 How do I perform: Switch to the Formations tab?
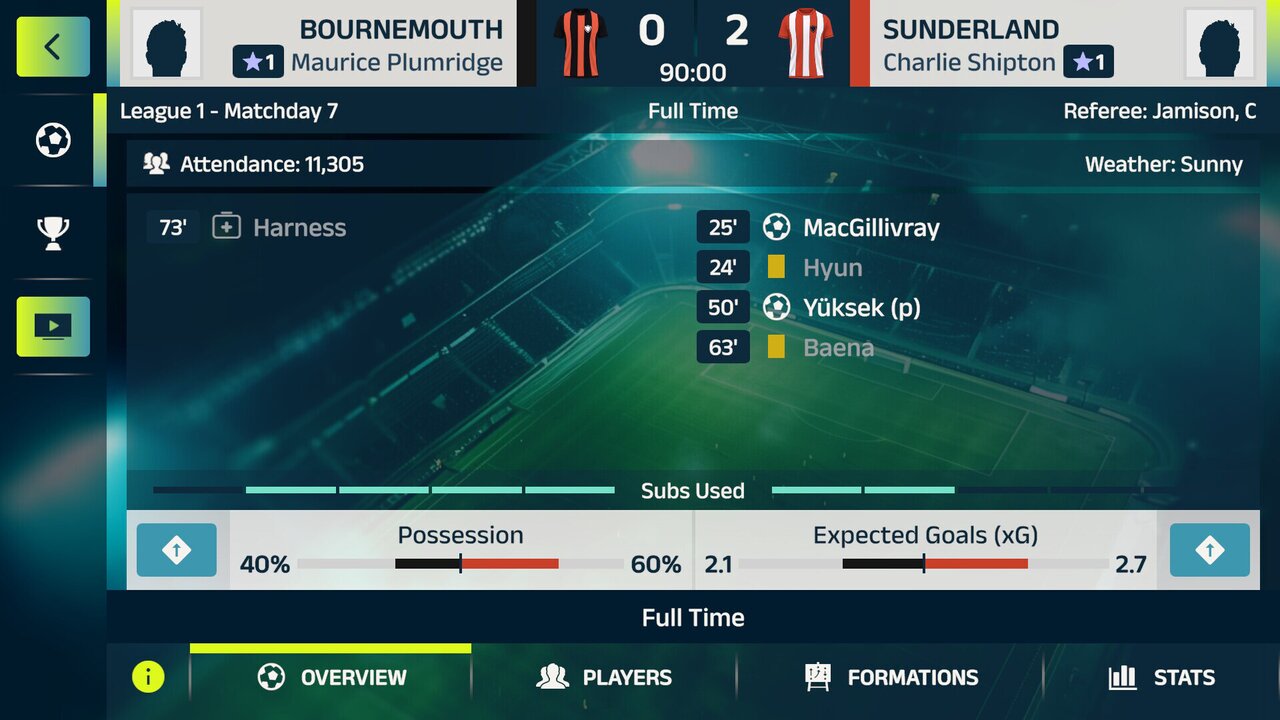coord(892,677)
